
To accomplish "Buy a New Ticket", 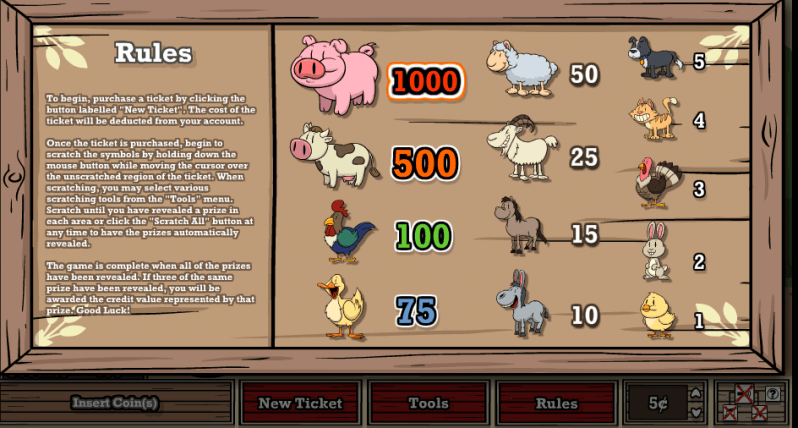I will [x=300, y=403].
